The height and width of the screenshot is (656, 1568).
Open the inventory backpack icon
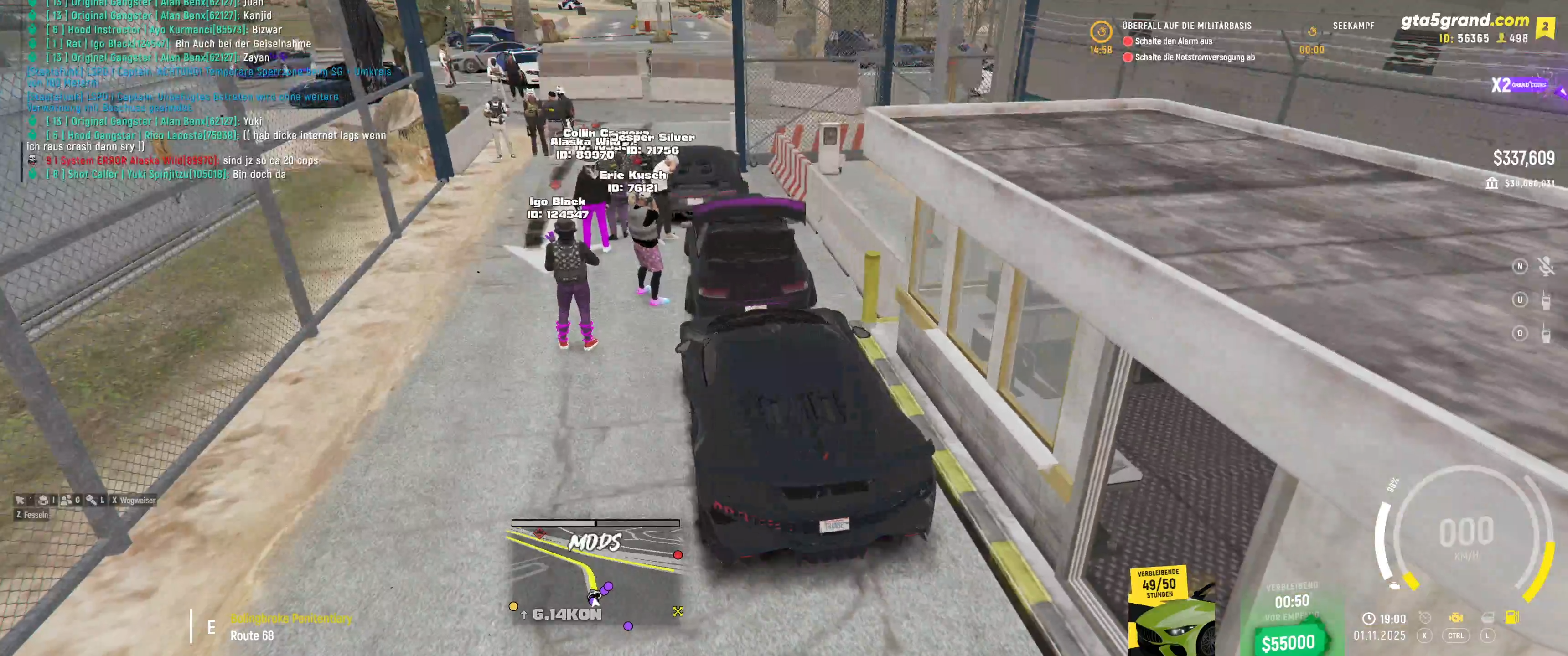[x=43, y=500]
